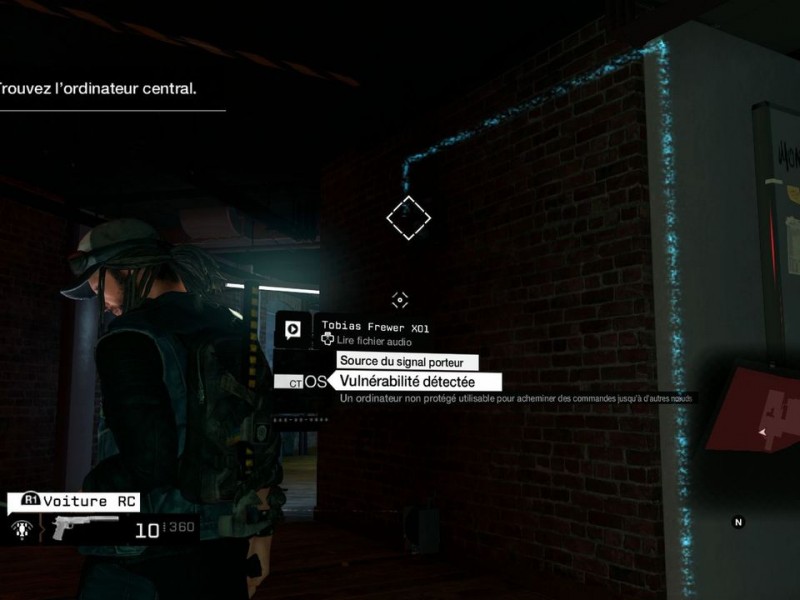This screenshot has width=800, height=600.
Task: Select the Vulnérabilité détectée hack prompt
Action: (x=406, y=381)
